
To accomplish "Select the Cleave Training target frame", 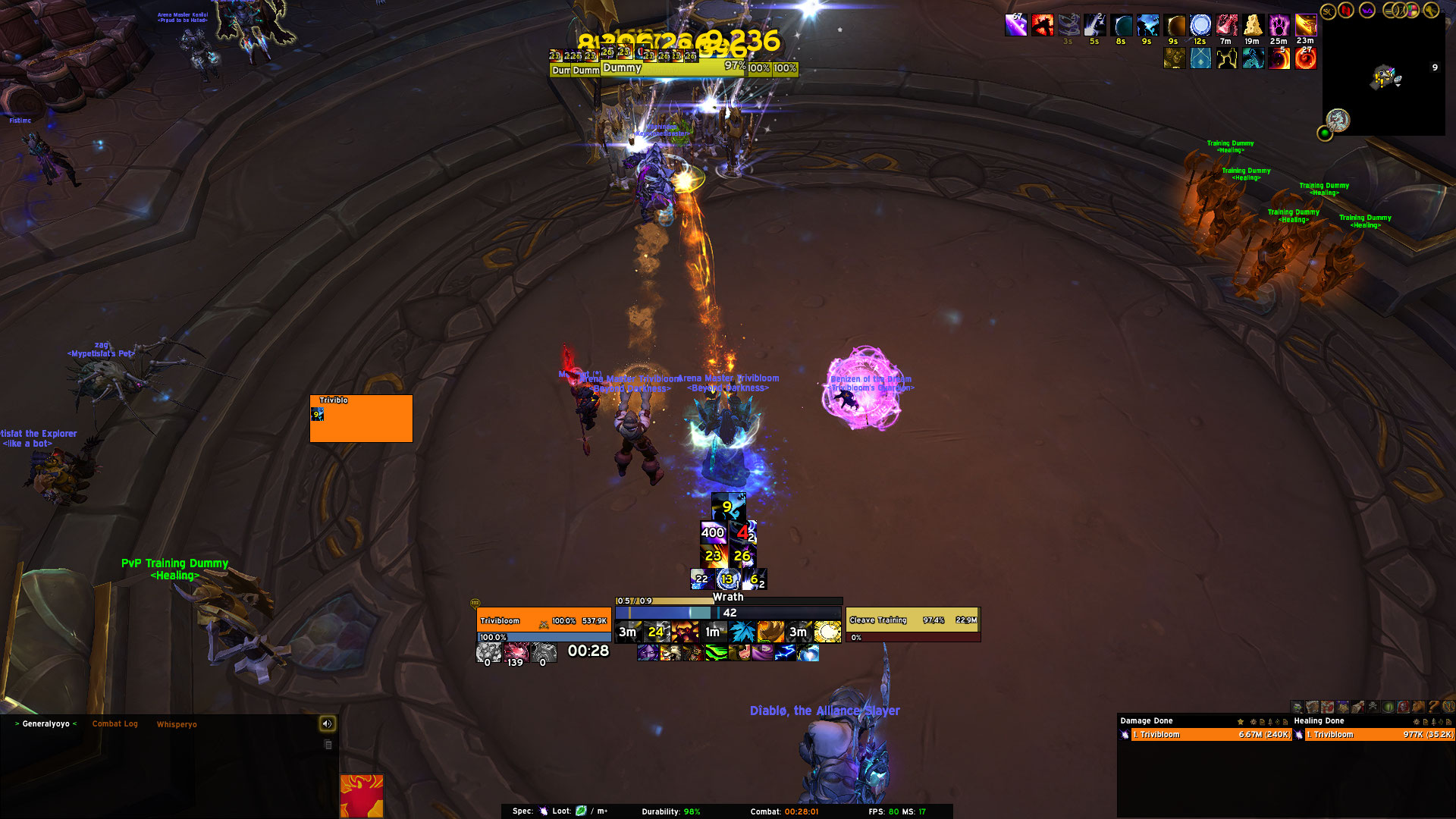I will click(912, 620).
